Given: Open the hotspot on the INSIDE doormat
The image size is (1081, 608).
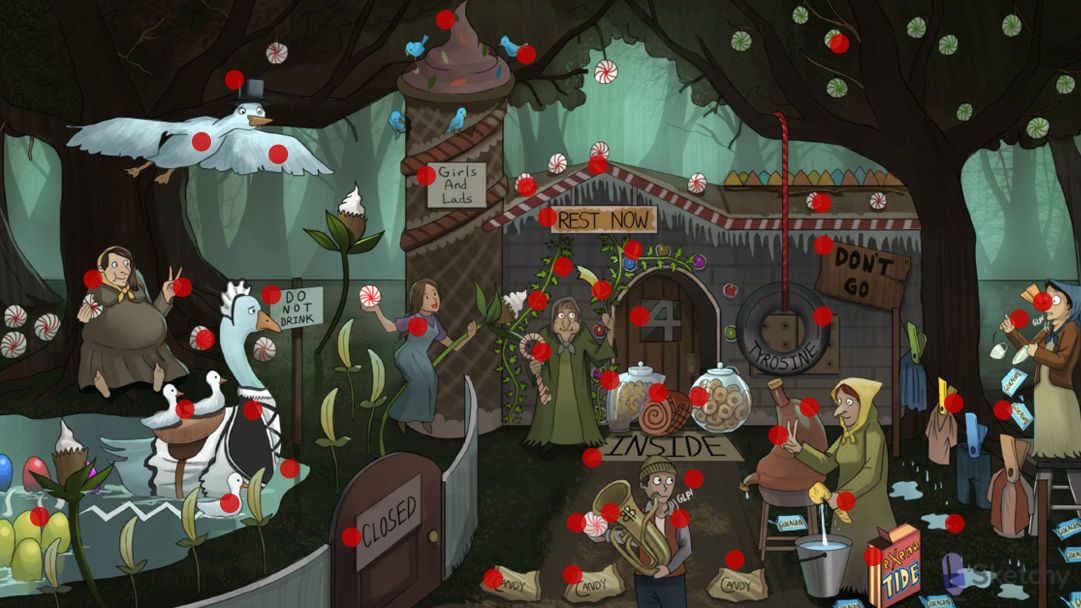Looking at the screenshot, I should [x=592, y=458].
